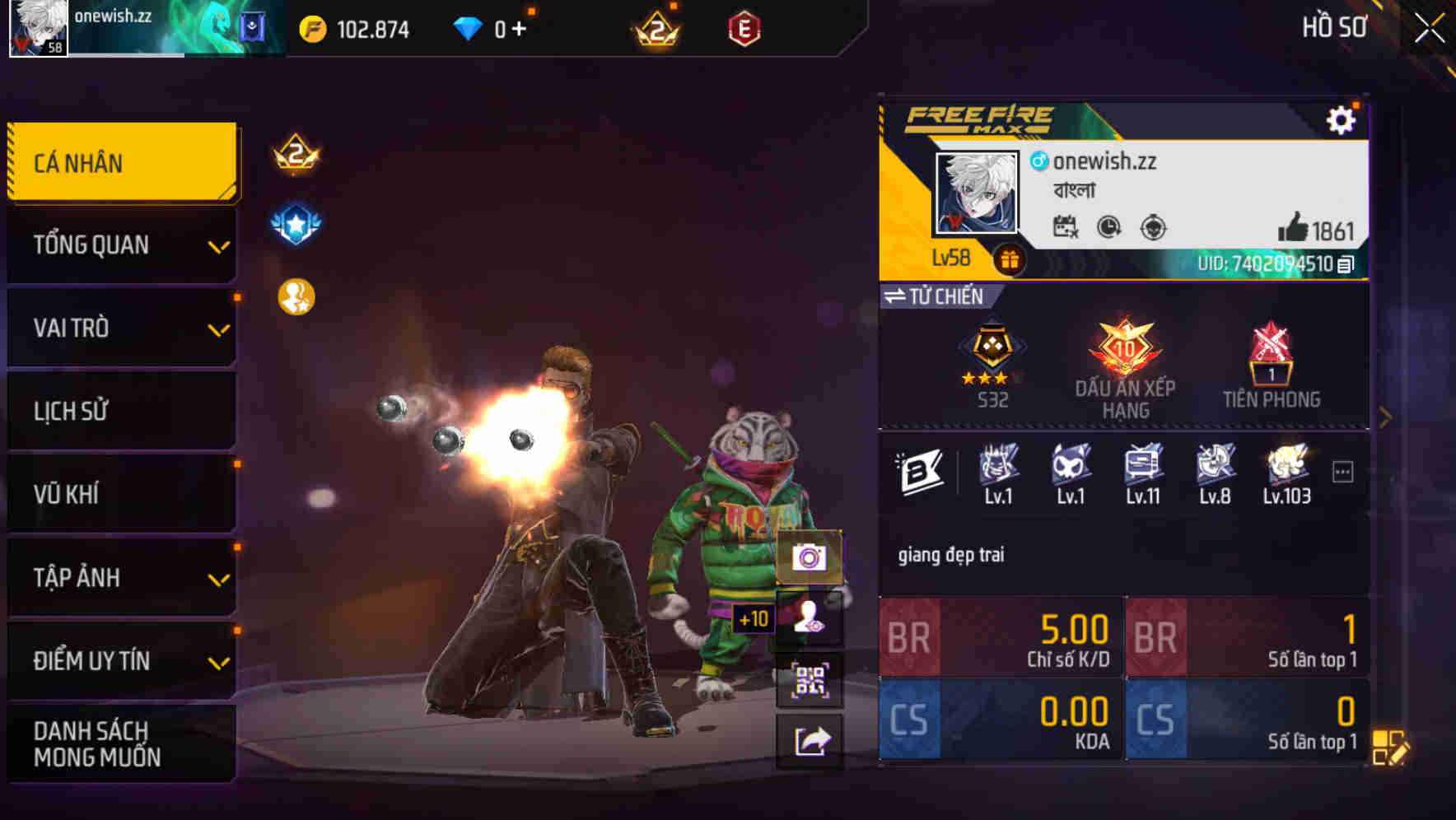1456x820 pixels.
Task: Switch to the VŨ KHÍ tab
Action: [x=120, y=494]
